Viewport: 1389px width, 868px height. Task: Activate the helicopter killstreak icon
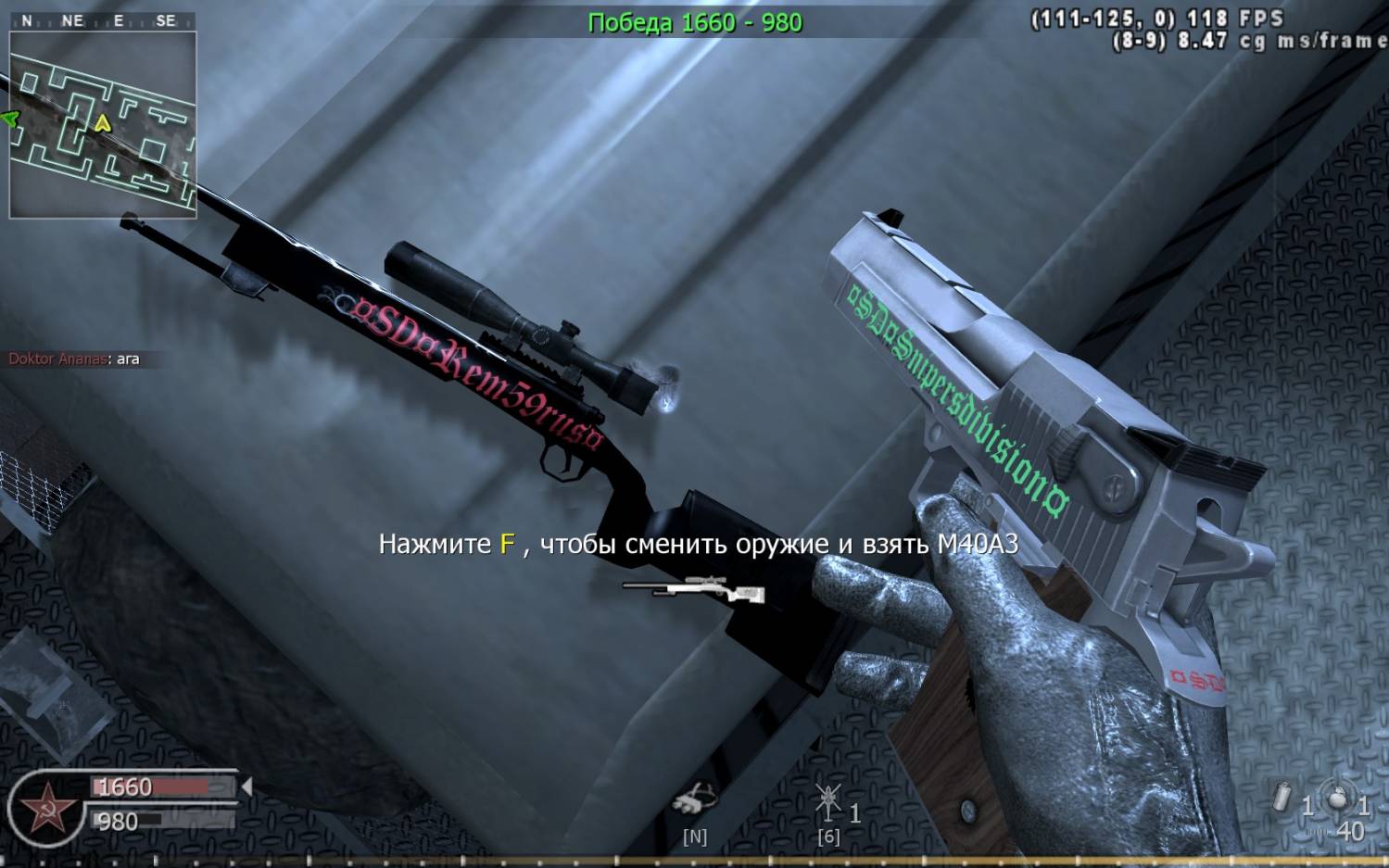coord(827,800)
